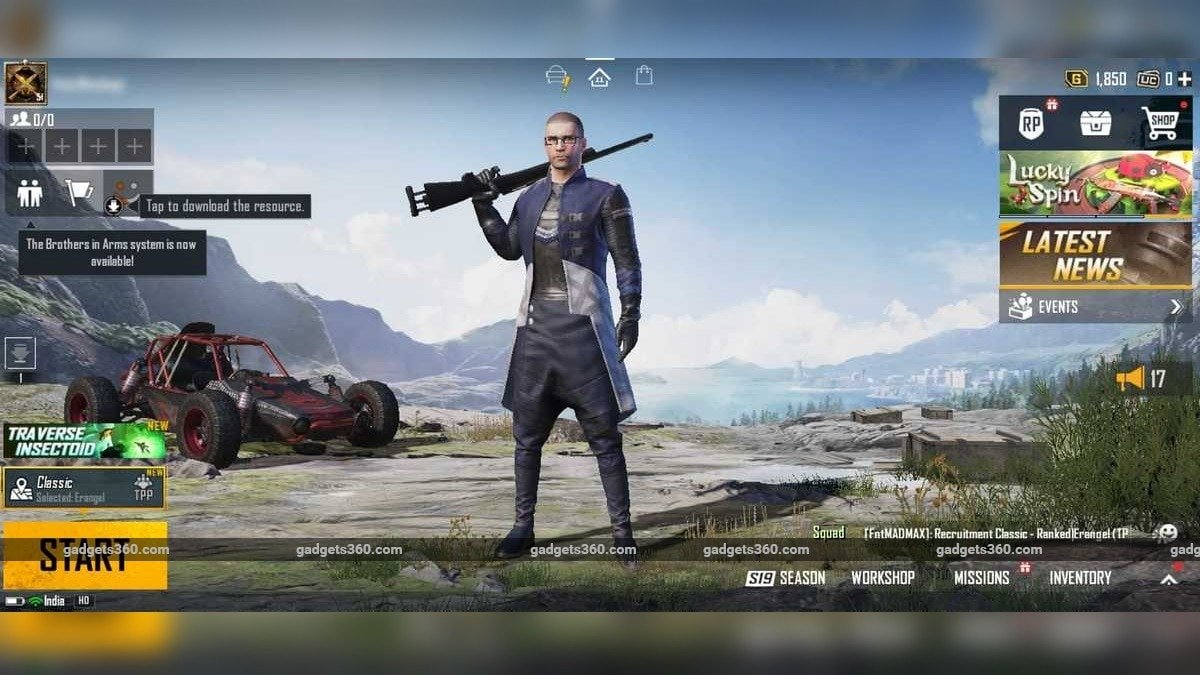Open the treasure crate icon
1200x675 pixels.
tap(1096, 124)
